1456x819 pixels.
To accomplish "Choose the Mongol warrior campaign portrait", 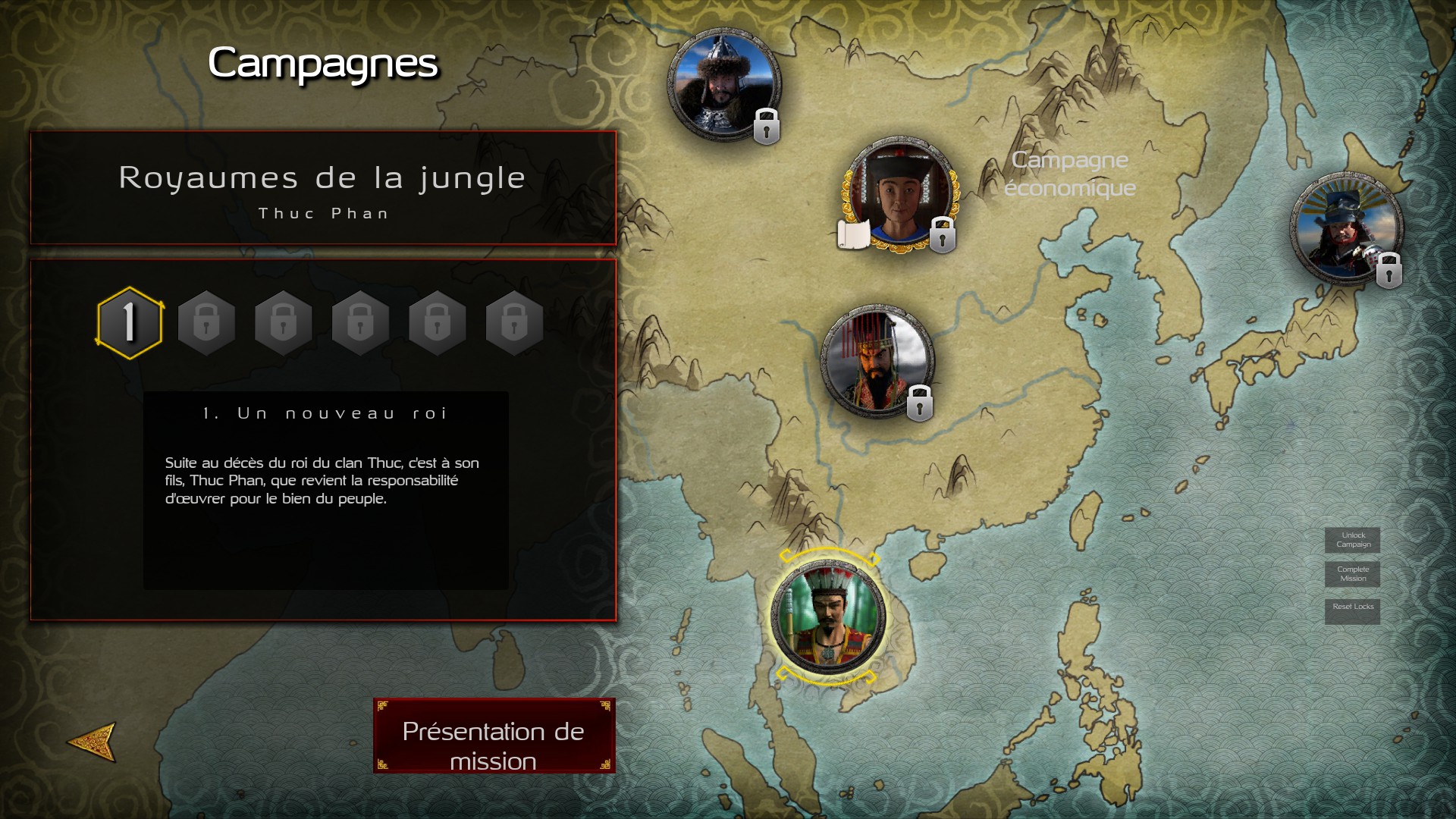I will click(x=723, y=85).
